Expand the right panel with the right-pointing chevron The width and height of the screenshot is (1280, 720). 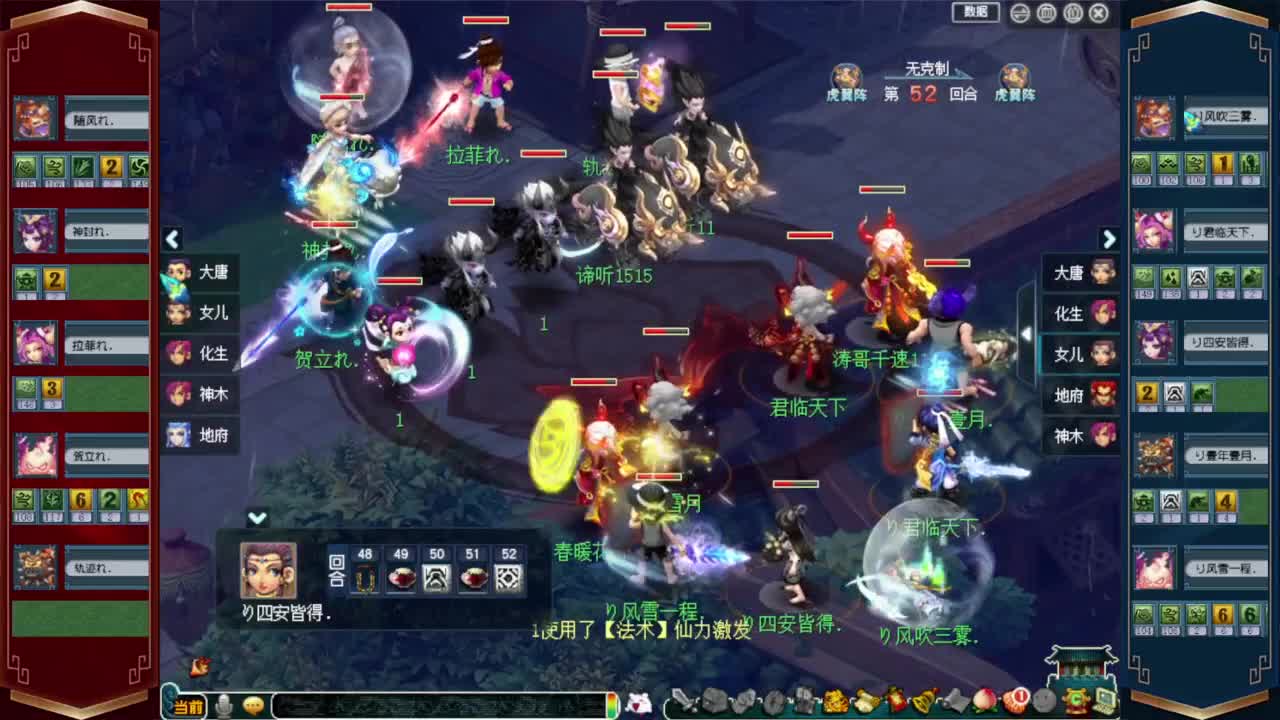tap(1110, 240)
